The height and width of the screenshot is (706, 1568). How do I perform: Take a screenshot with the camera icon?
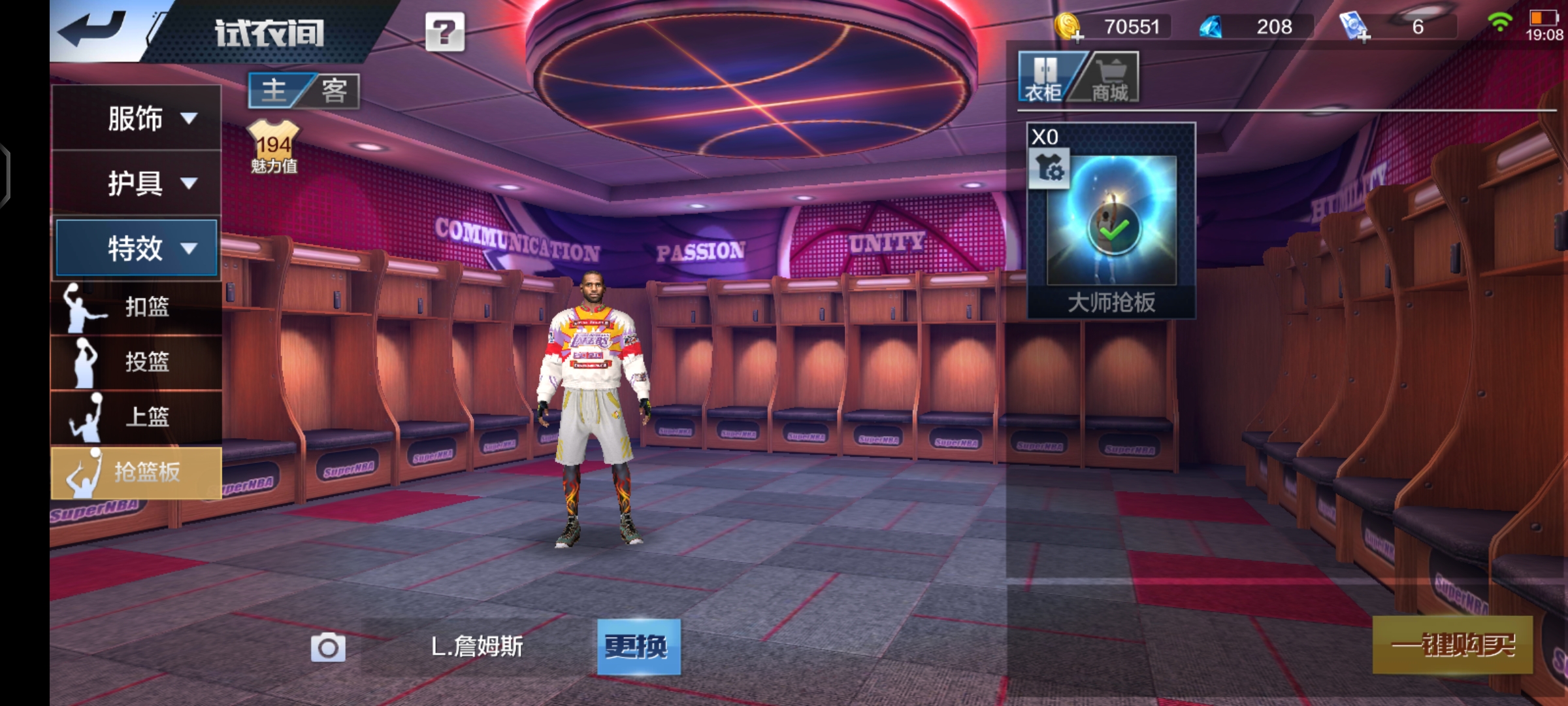coord(328,647)
